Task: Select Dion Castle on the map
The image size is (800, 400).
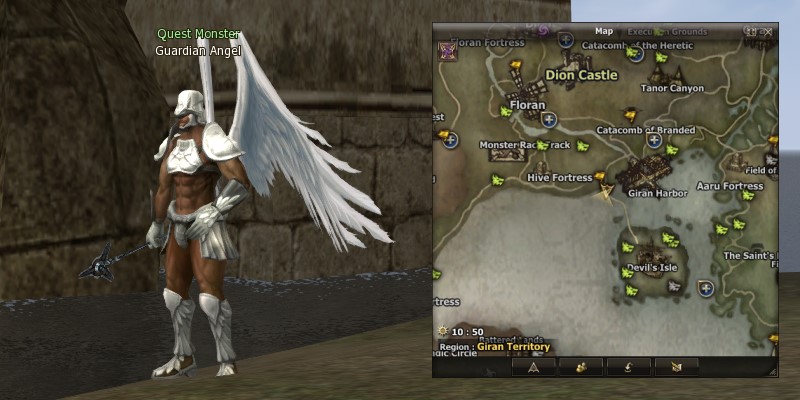Action: [581, 75]
